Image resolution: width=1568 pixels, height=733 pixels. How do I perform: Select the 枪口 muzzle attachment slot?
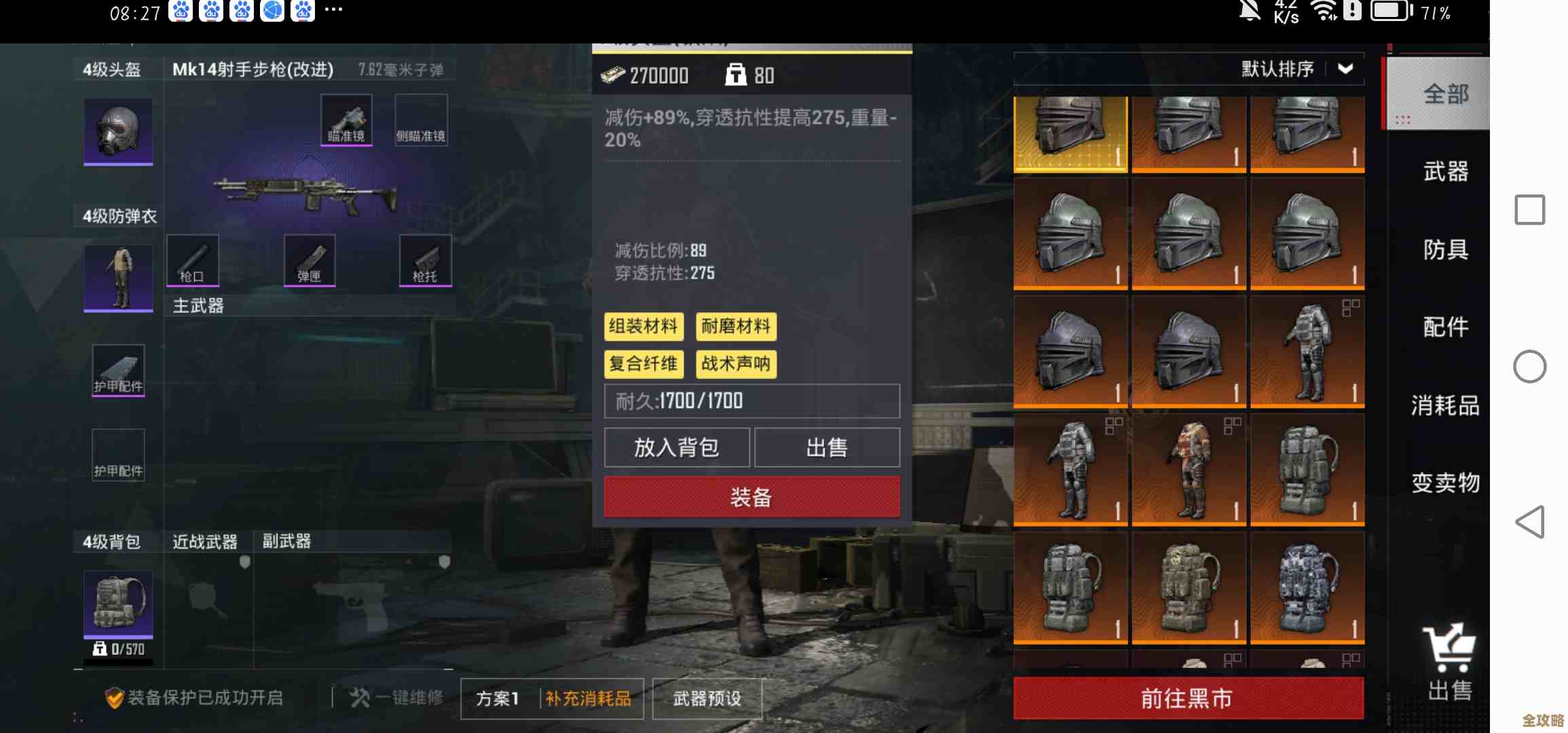(192, 260)
